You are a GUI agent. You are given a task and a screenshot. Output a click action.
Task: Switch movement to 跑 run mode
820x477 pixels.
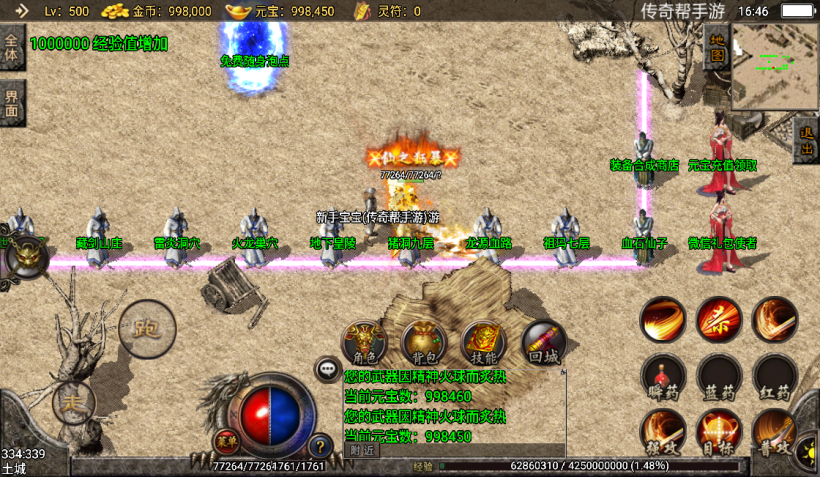(x=147, y=327)
